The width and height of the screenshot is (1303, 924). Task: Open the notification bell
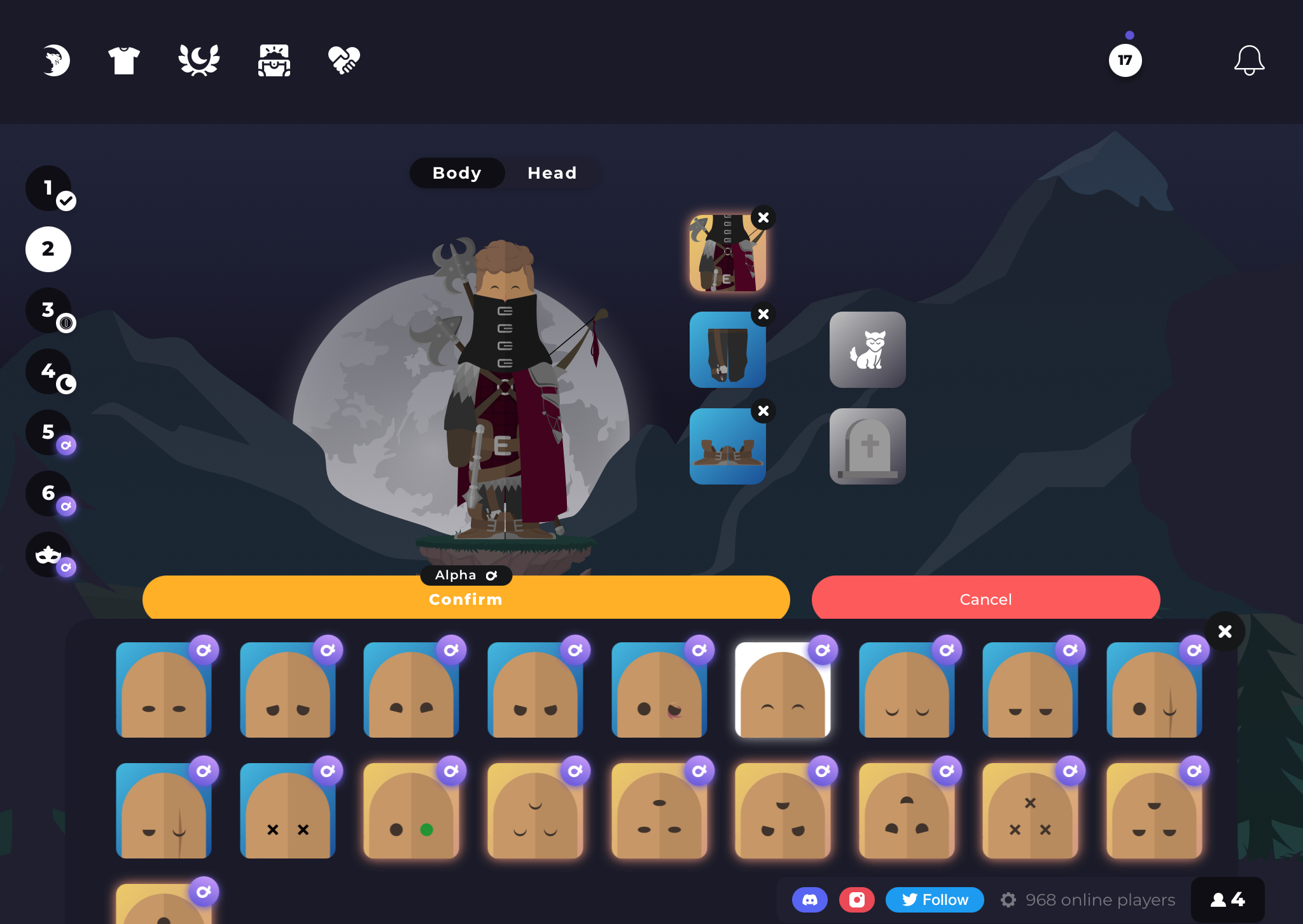[1248, 60]
